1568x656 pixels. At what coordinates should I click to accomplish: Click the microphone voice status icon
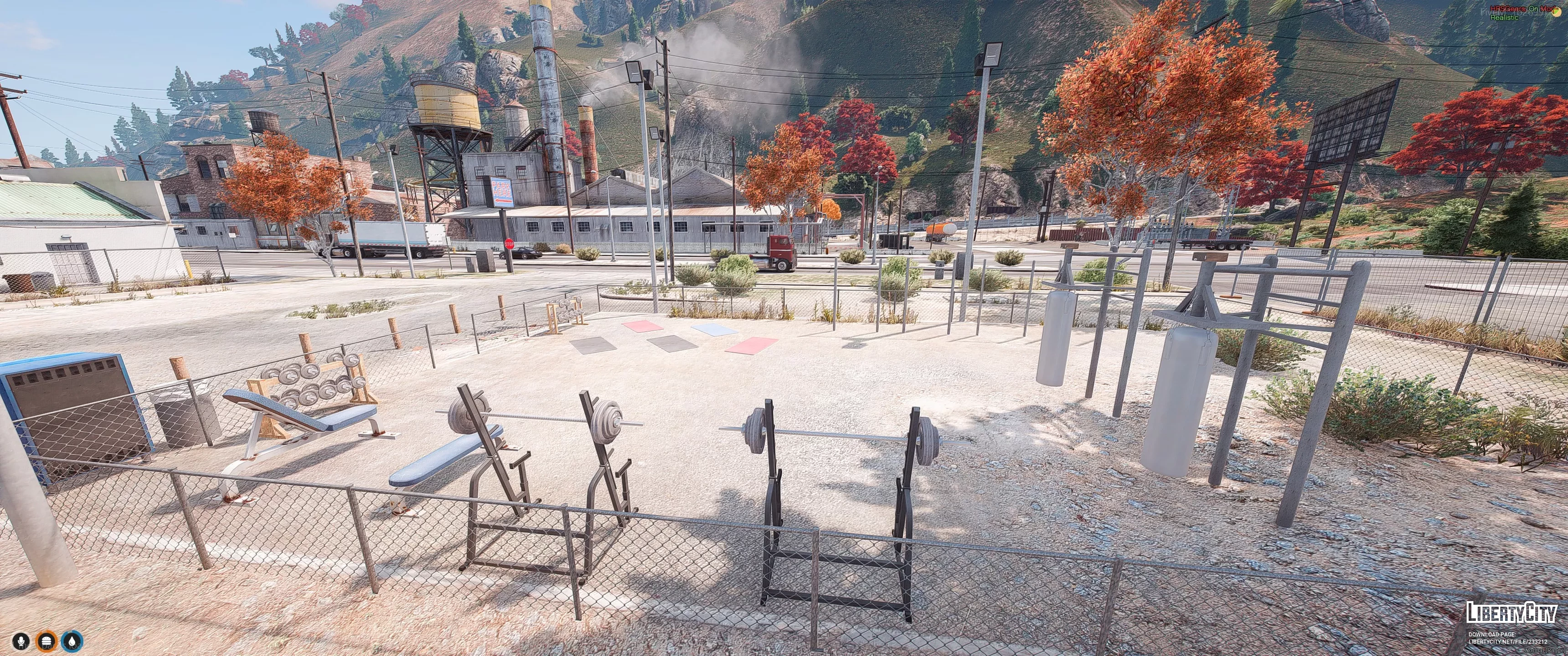pos(22,641)
